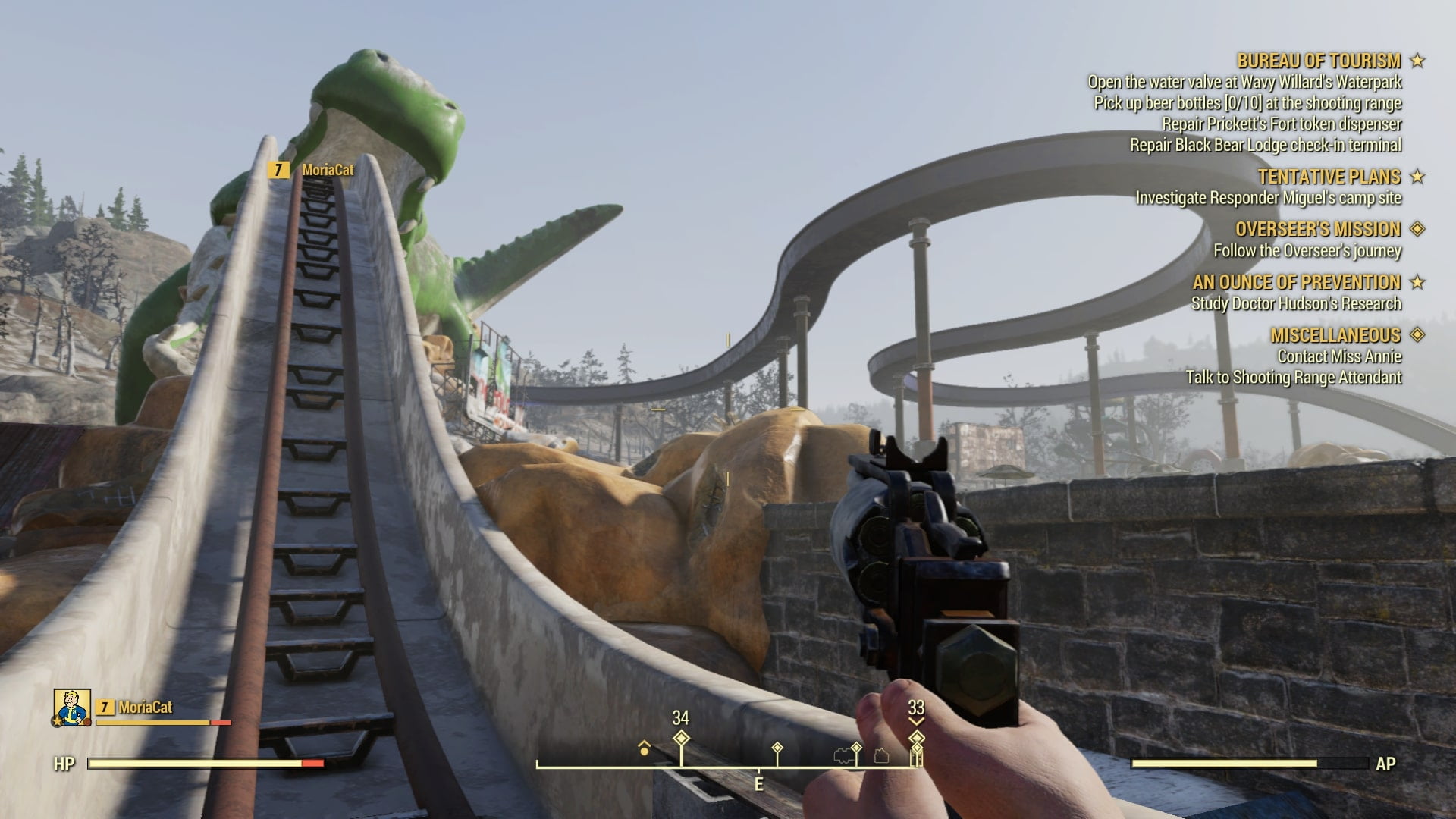This screenshot has height=819, width=1456.
Task: Click the compass marker labeled 33
Action: 916,737
